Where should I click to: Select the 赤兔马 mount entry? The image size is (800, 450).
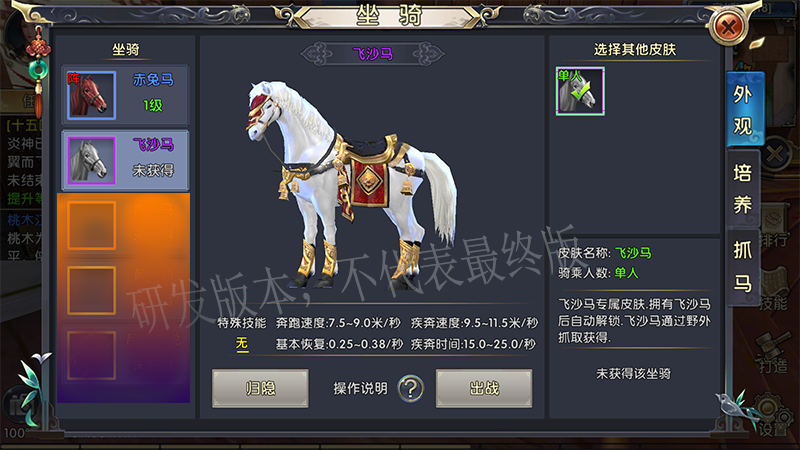[x=123, y=94]
